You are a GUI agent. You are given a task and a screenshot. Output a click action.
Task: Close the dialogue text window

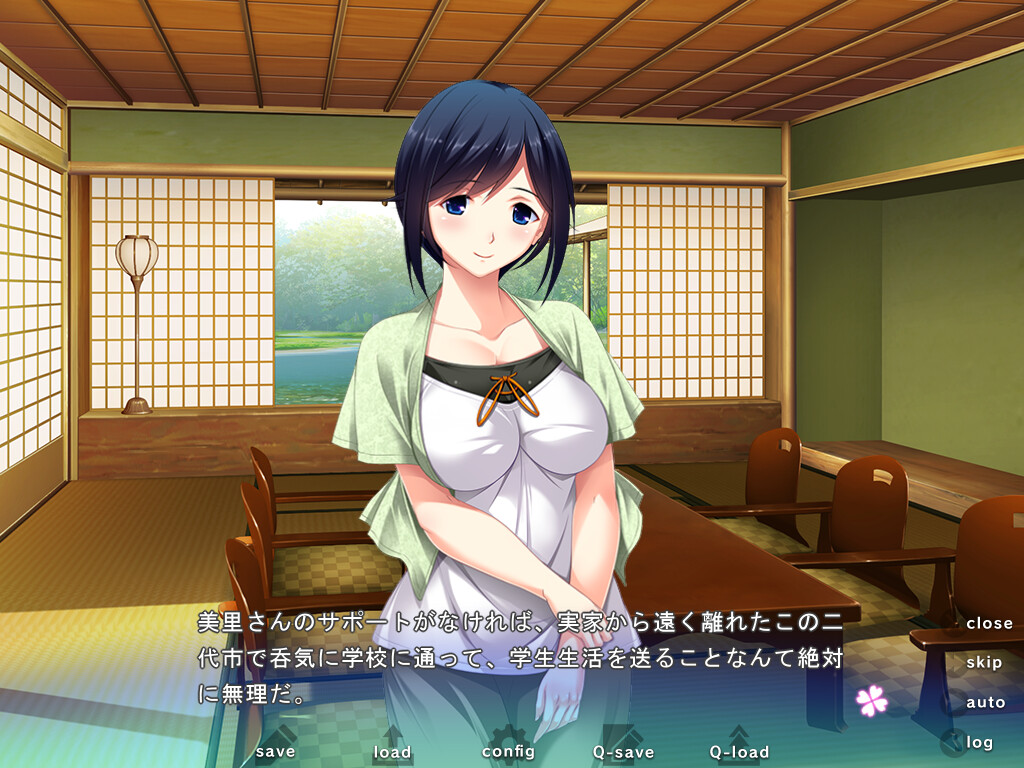coord(989,623)
